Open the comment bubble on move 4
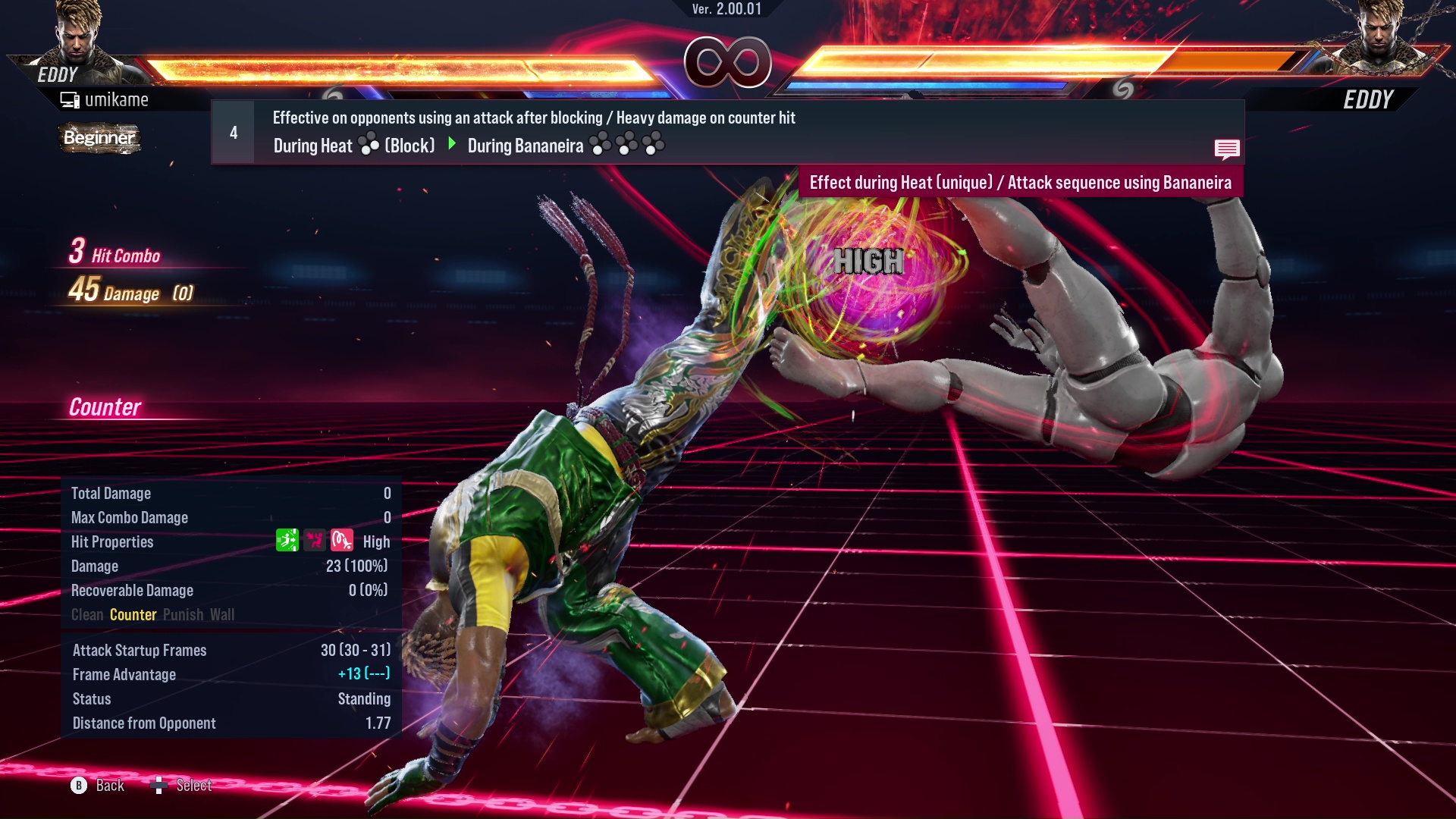Viewport: 1456px width, 819px height. tap(1227, 149)
